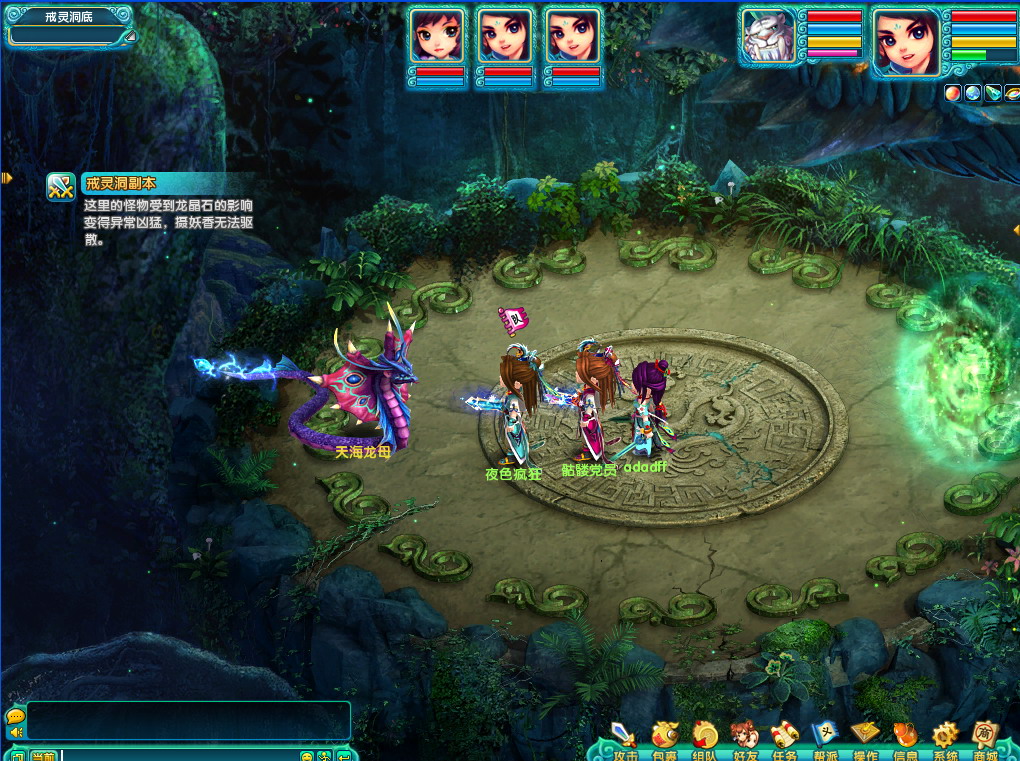Click the player character portrait
The width and height of the screenshot is (1020, 761).
point(906,41)
